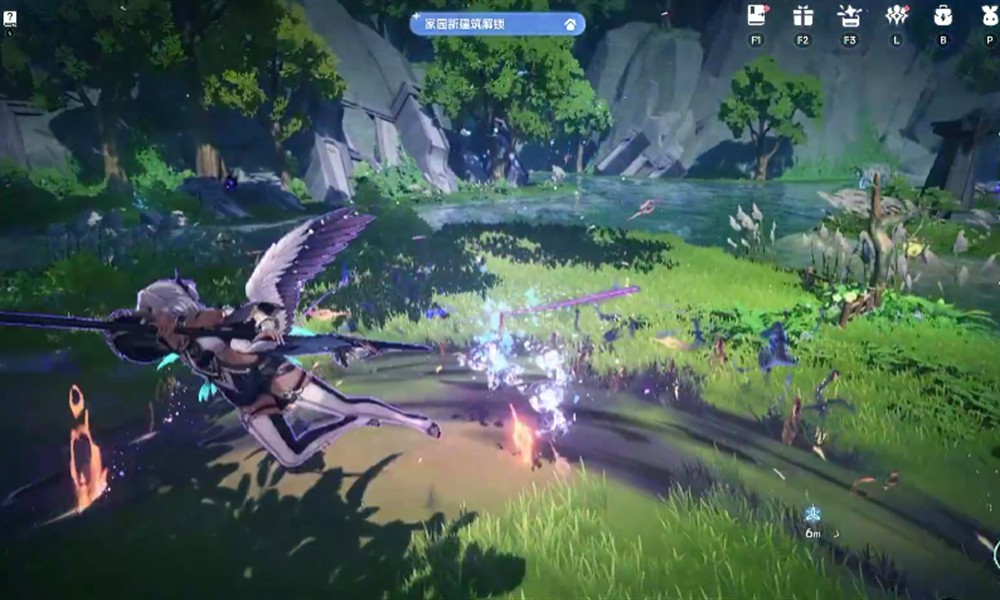Open the backpack inventory
Screen dimensions: 1000x600
pos(942,15)
